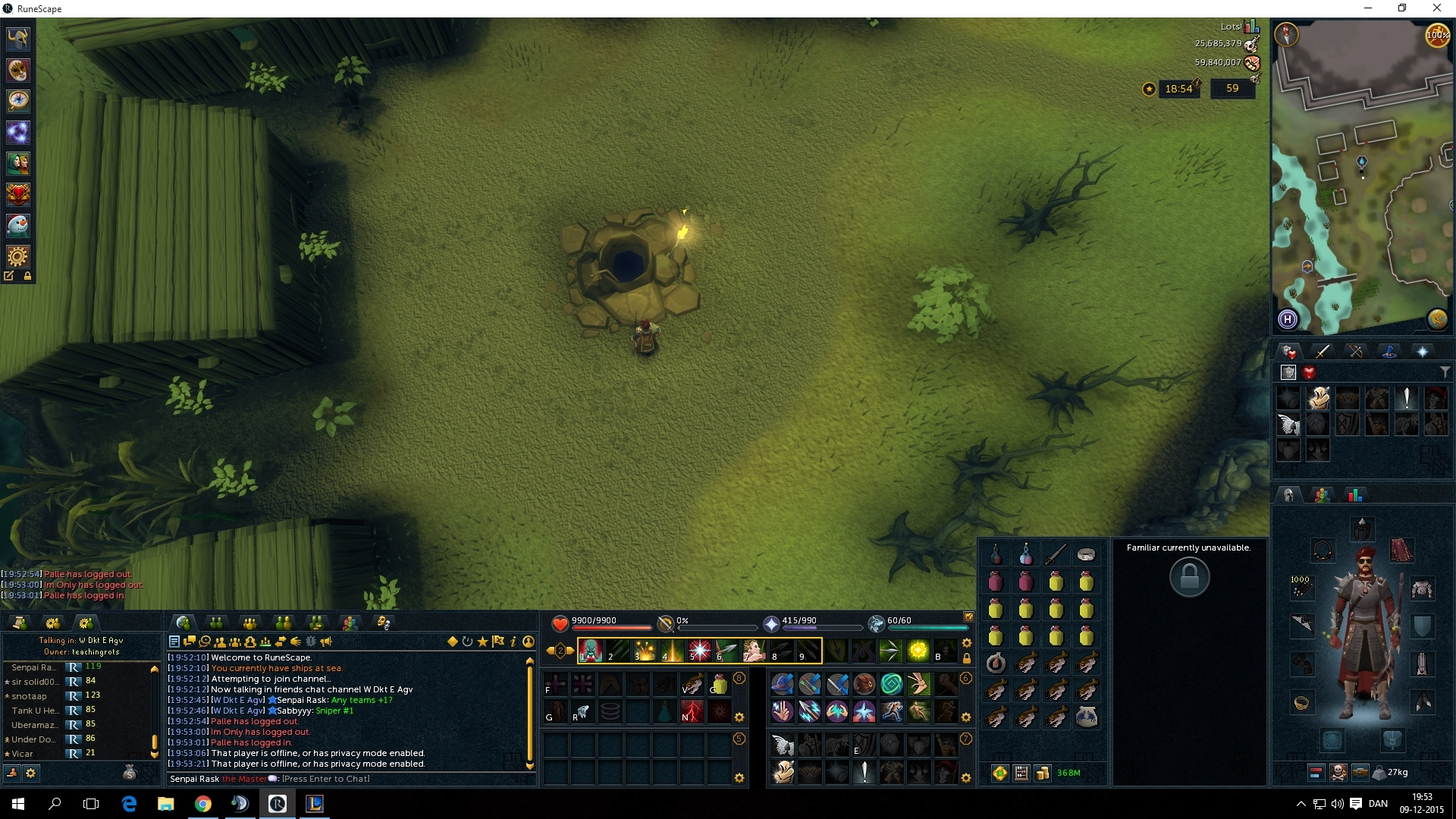
Task: Click the Familiar currently unavailable lock button
Action: click(1189, 577)
